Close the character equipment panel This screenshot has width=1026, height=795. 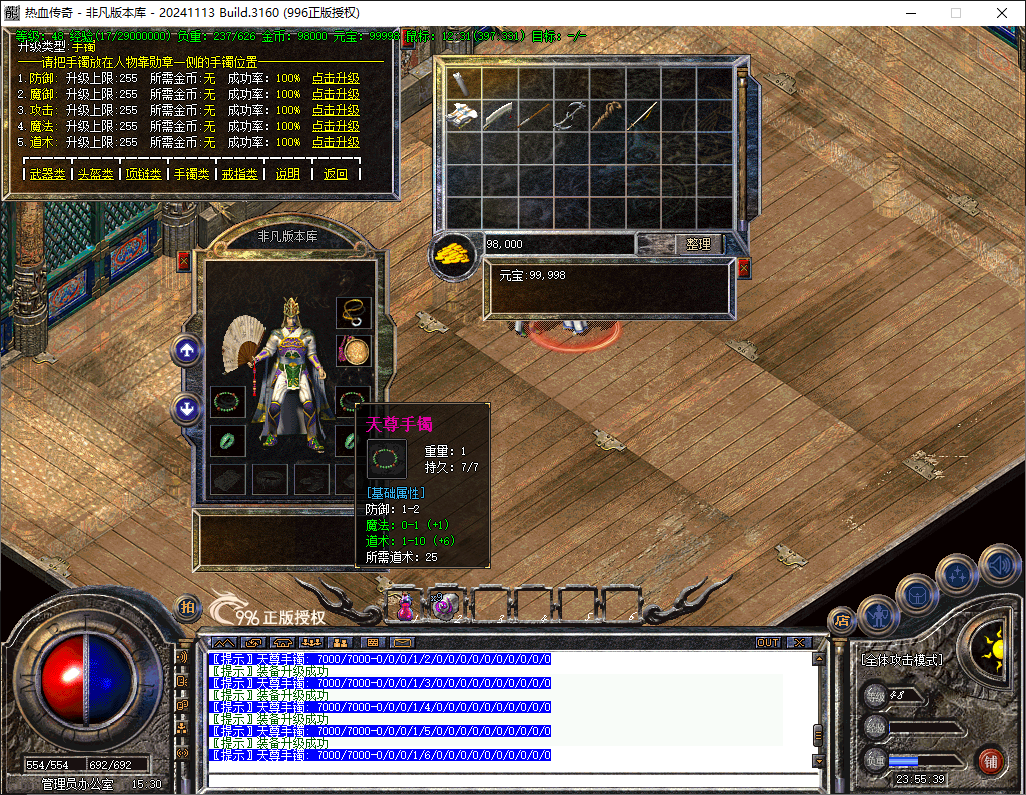coord(183,261)
